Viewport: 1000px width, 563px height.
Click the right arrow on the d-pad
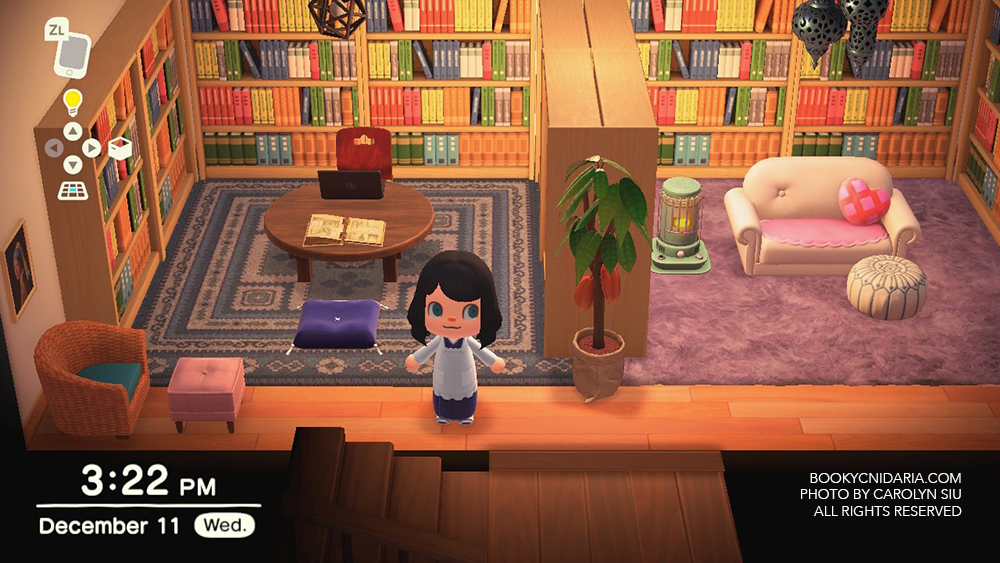91,148
